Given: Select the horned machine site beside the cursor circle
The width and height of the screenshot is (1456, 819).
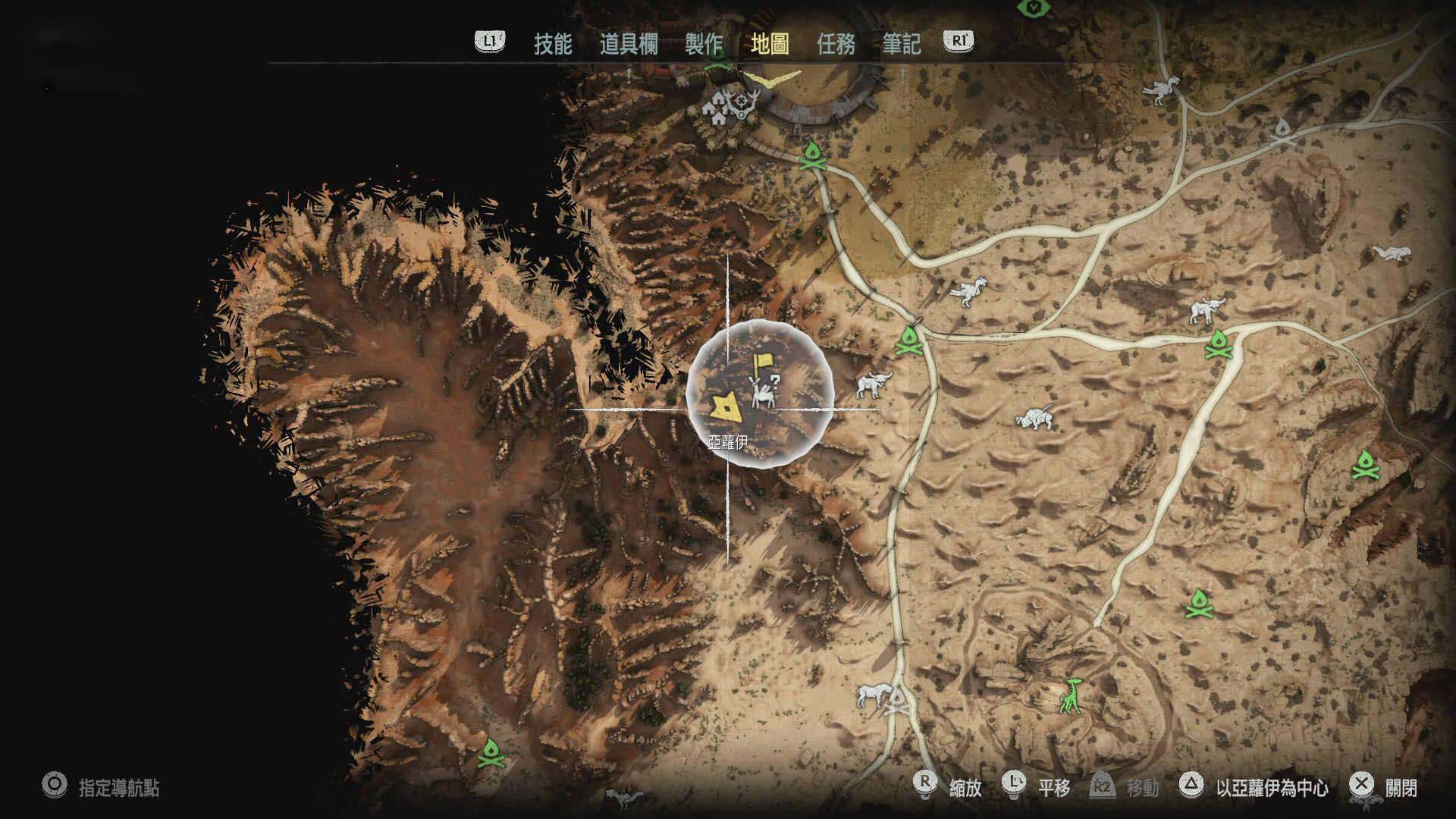Looking at the screenshot, I should [873, 384].
